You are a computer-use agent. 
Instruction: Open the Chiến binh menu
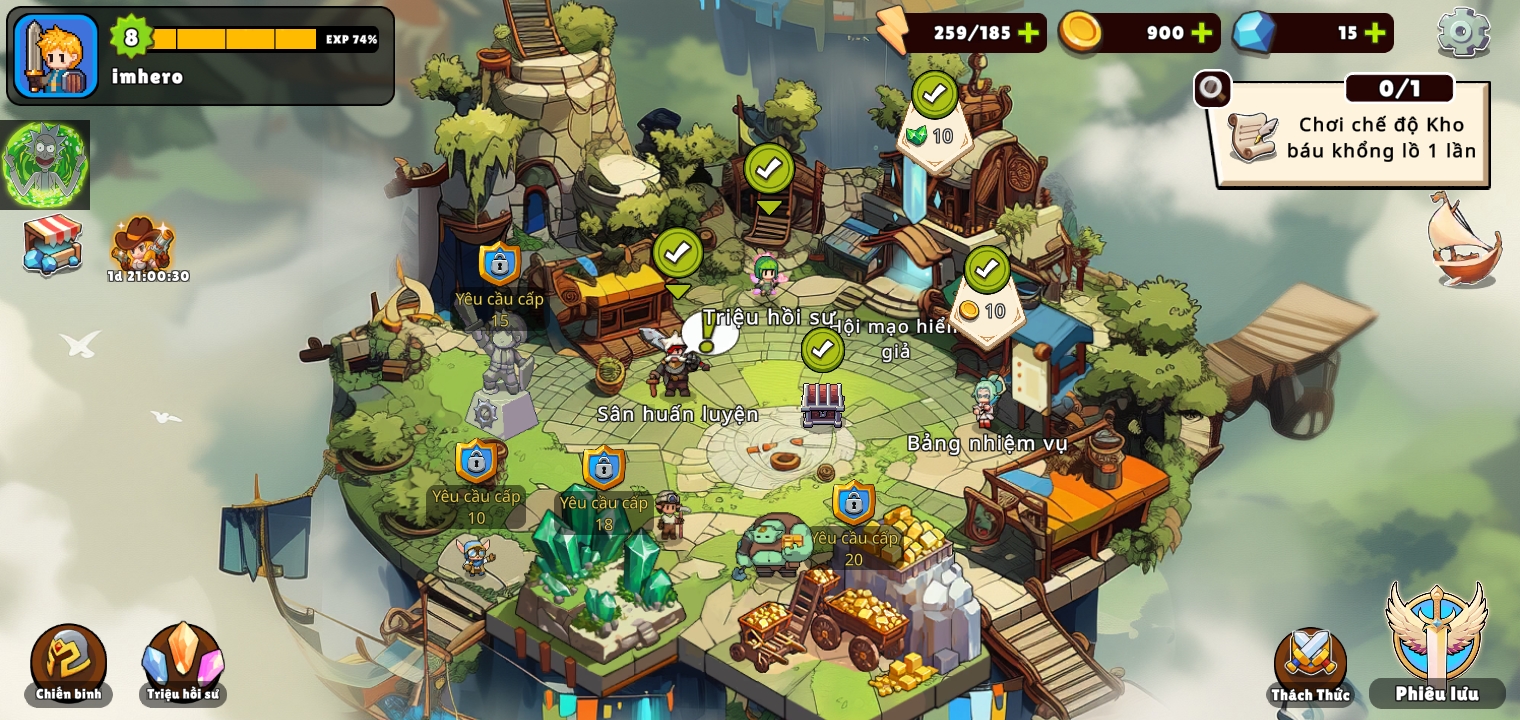(68, 664)
